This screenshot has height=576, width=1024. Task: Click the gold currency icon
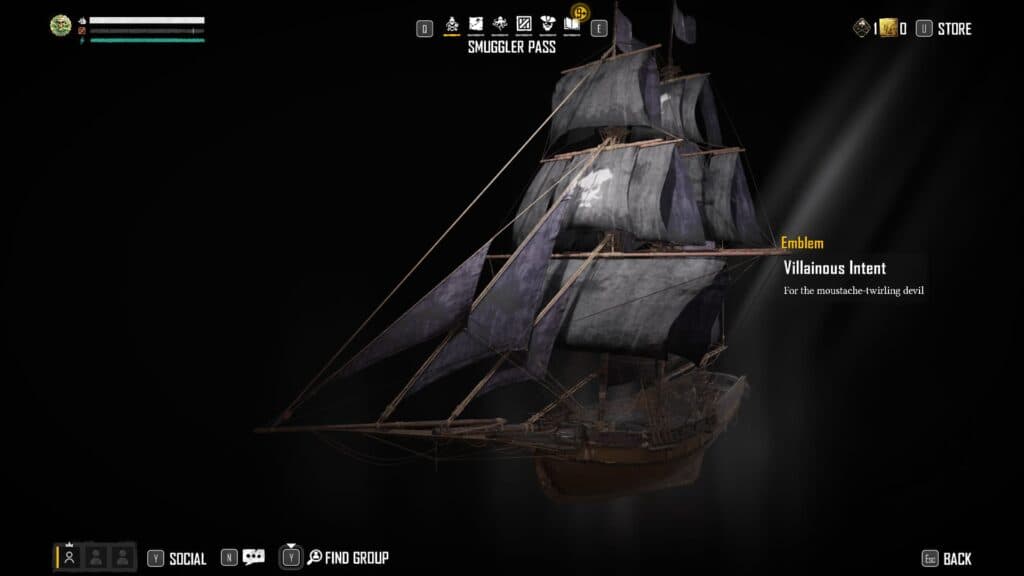click(x=886, y=29)
